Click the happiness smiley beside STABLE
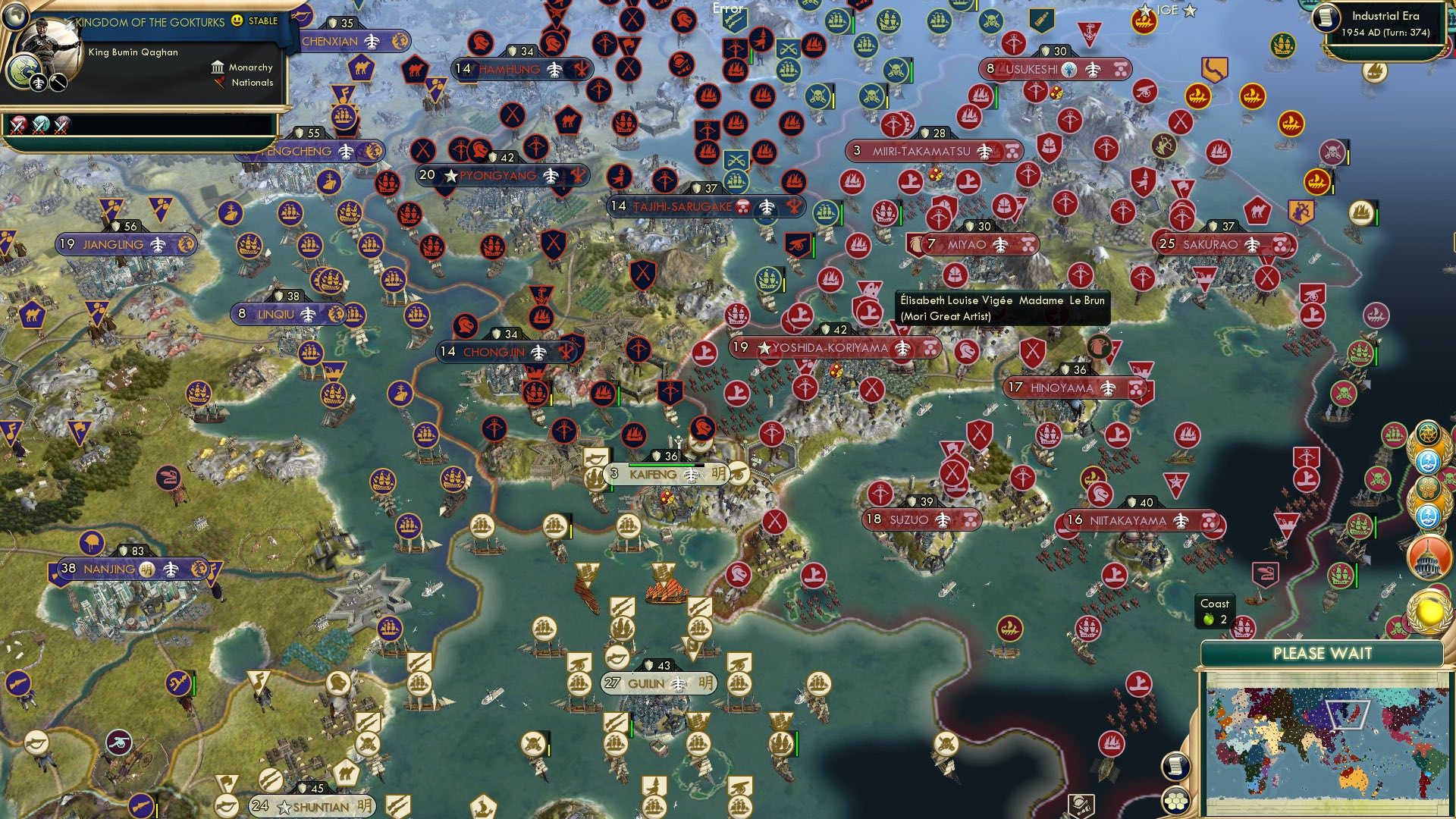The width and height of the screenshot is (1456, 819). 236,22
